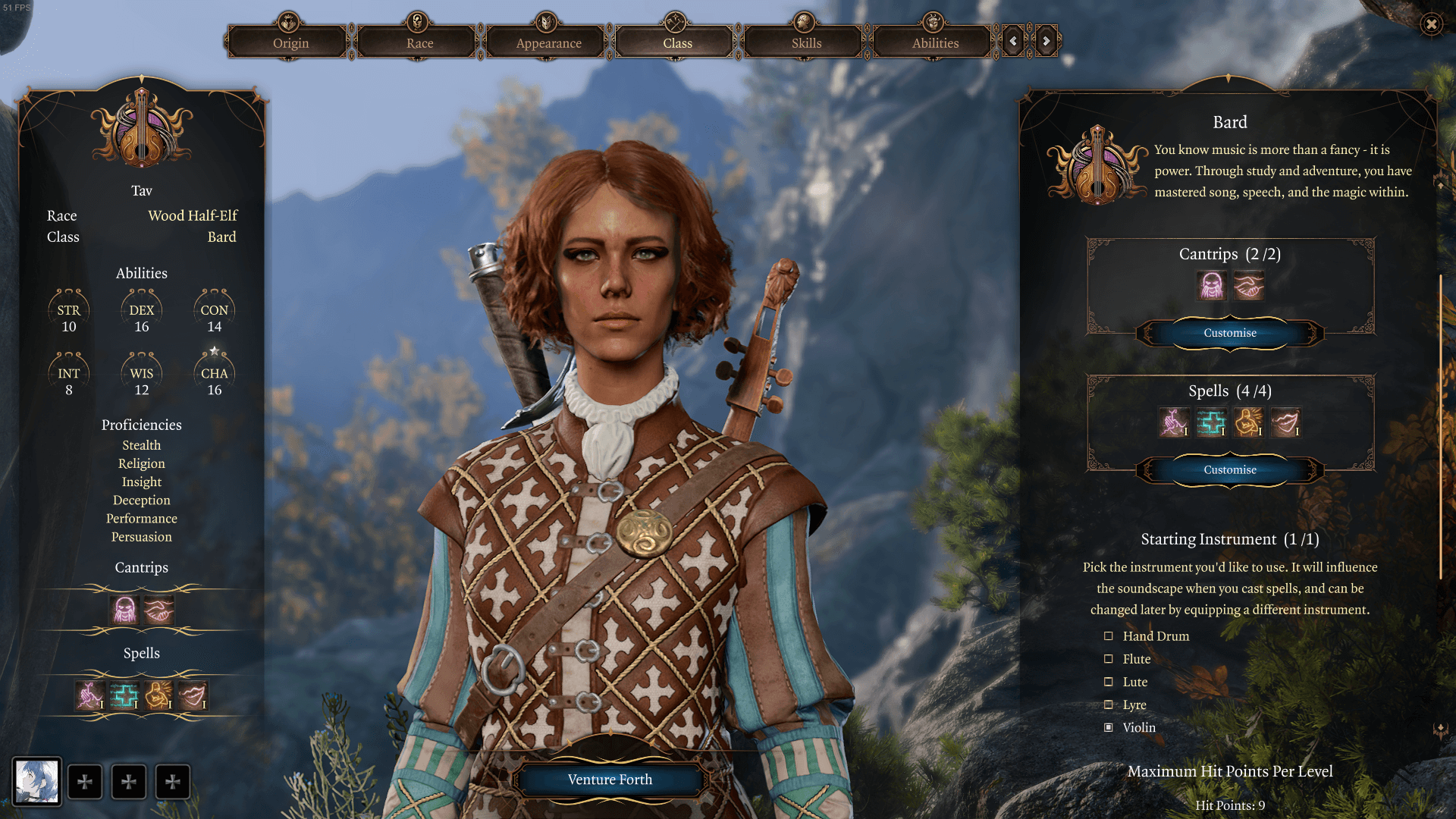The width and height of the screenshot is (1456, 819).
Task: Customise the Bard cantrips
Action: 1229,333
